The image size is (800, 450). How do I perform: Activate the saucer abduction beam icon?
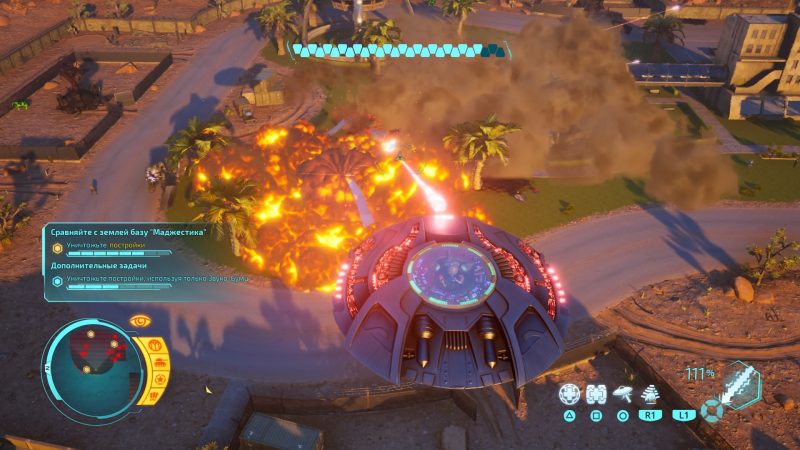click(x=623, y=394)
